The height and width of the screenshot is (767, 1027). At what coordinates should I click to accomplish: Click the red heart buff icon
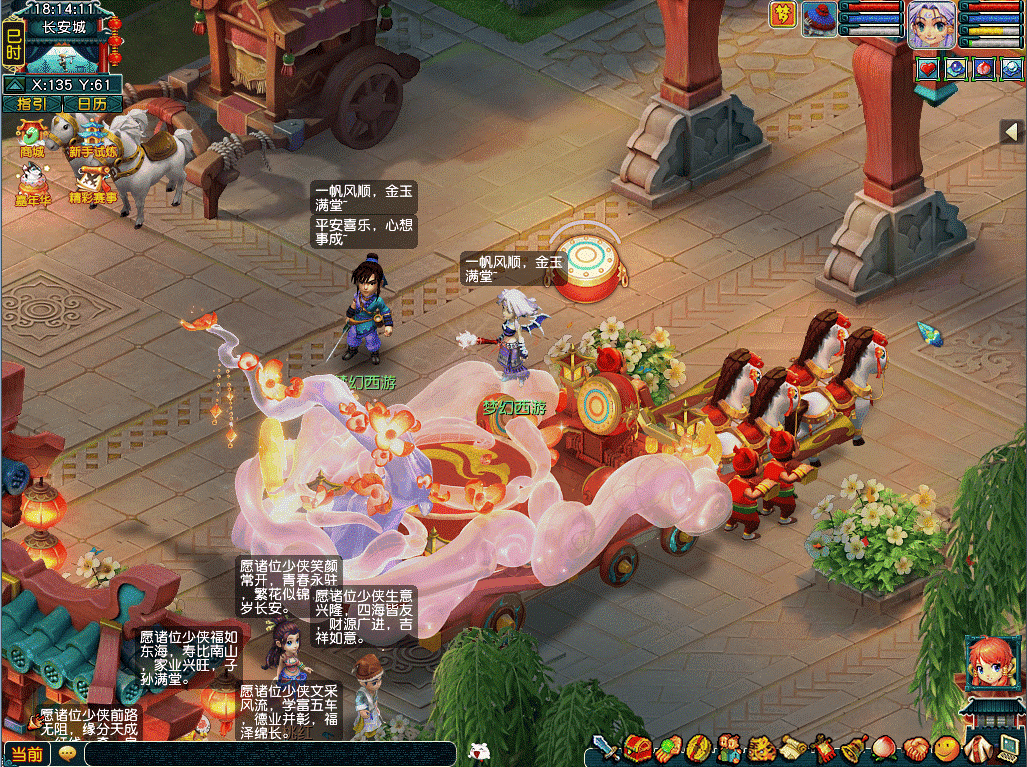[x=927, y=69]
